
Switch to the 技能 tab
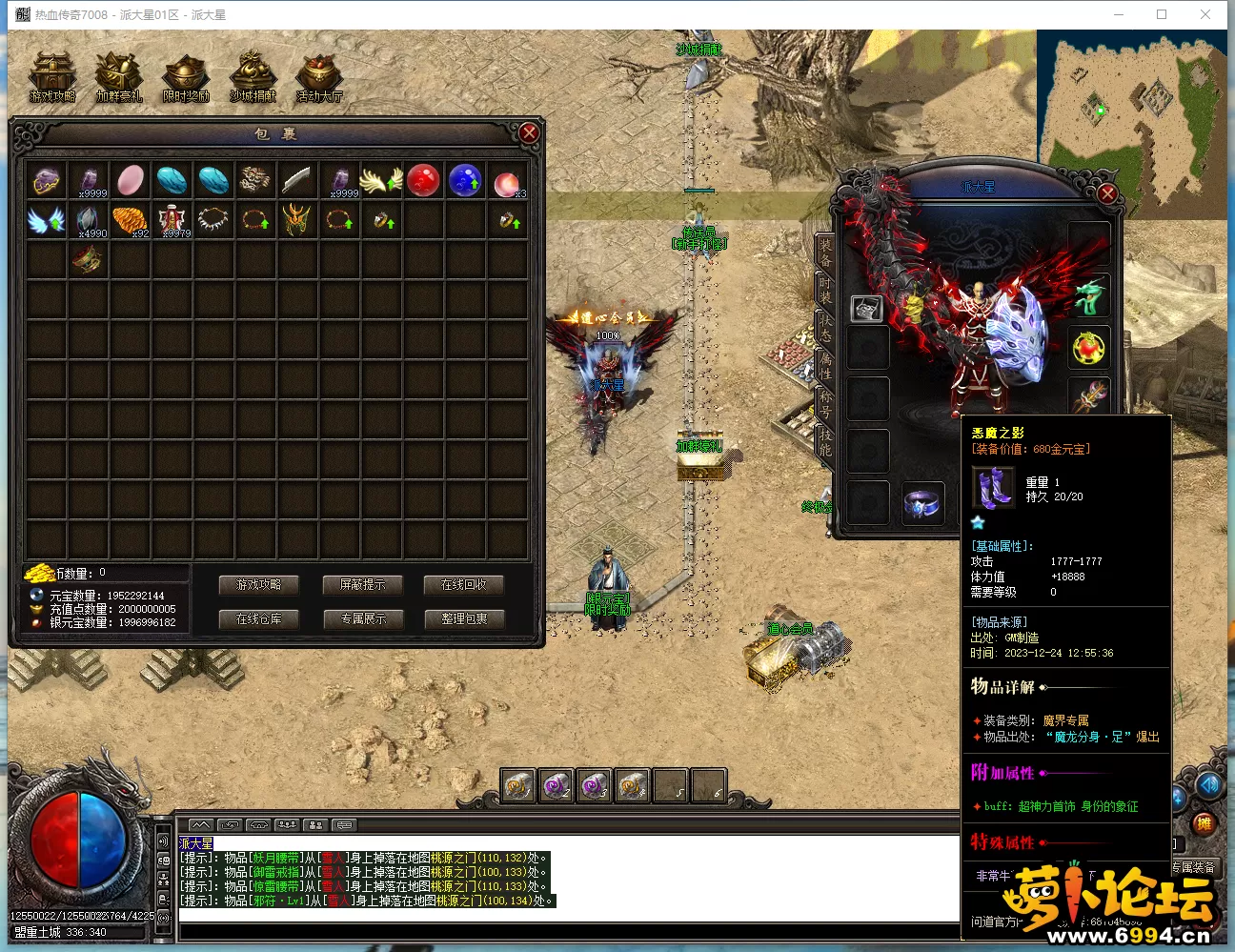pos(824,440)
